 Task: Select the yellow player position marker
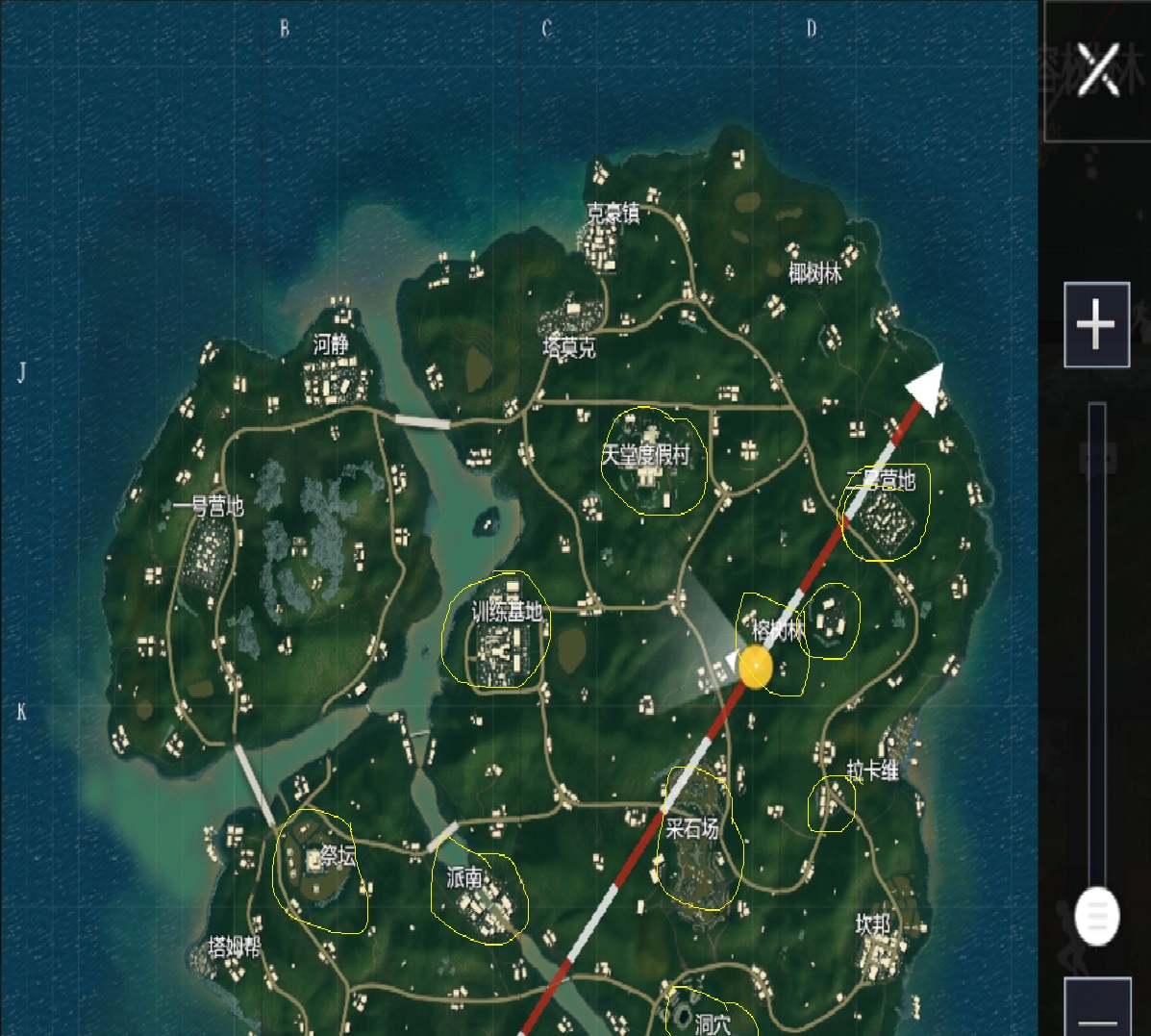(756, 668)
